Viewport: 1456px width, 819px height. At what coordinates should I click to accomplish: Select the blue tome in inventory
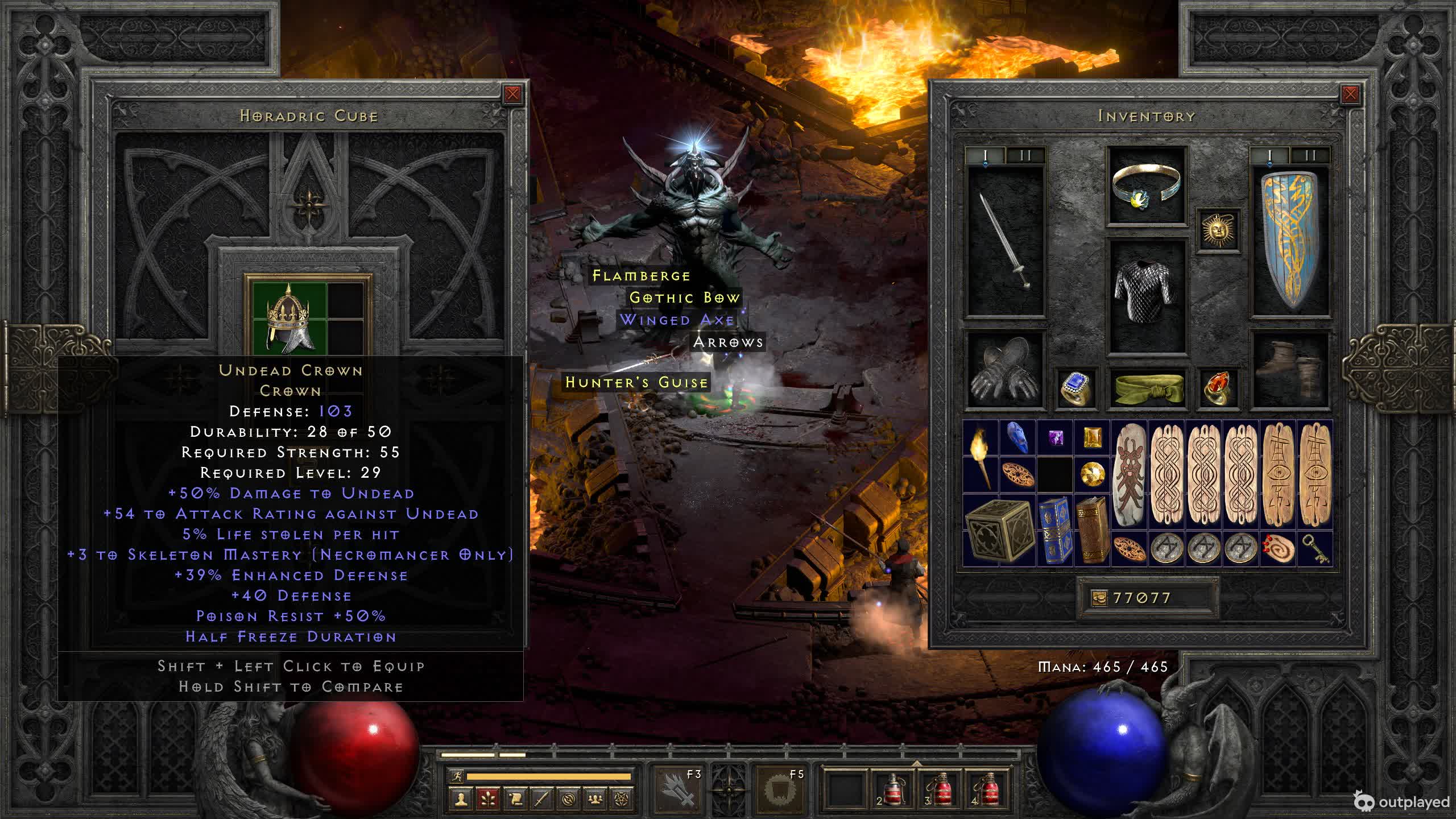(x=1054, y=530)
